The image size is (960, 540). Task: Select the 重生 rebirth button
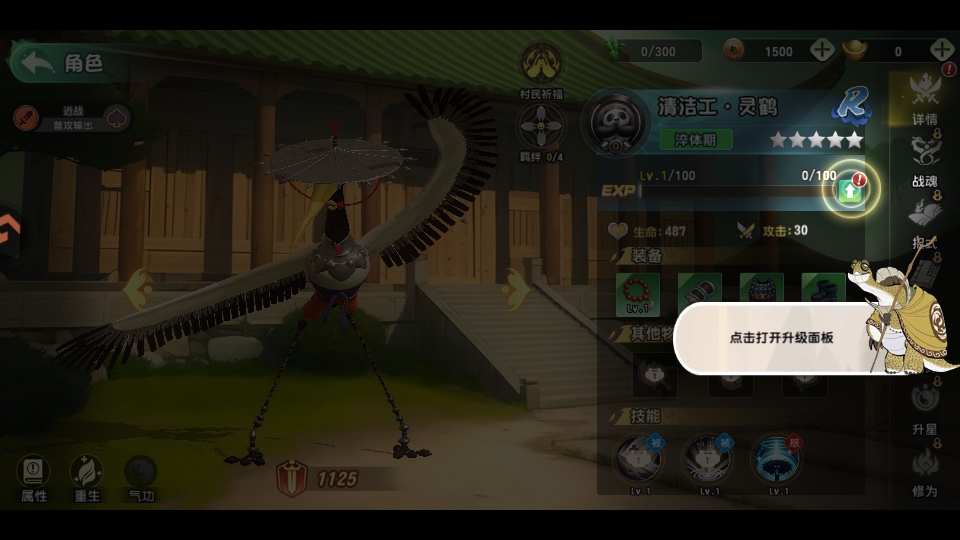pos(87,477)
